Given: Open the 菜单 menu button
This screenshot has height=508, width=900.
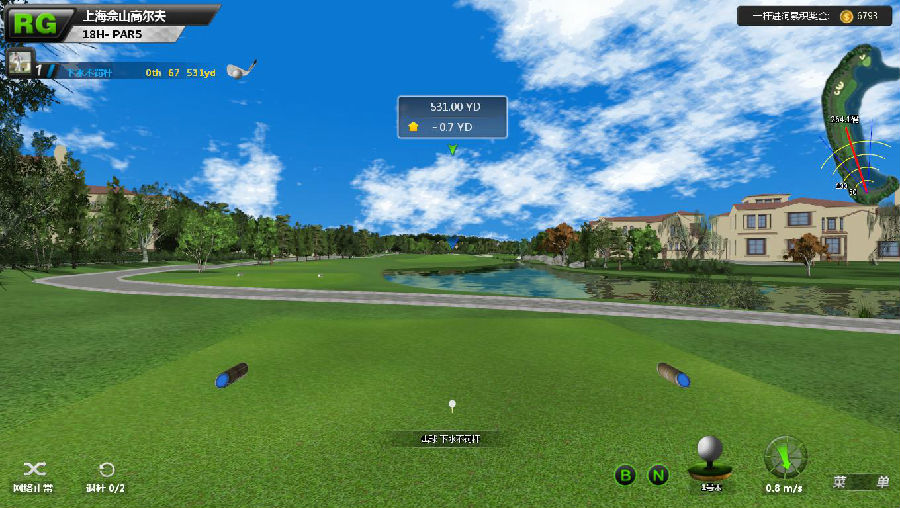Looking at the screenshot, I should click(861, 482).
